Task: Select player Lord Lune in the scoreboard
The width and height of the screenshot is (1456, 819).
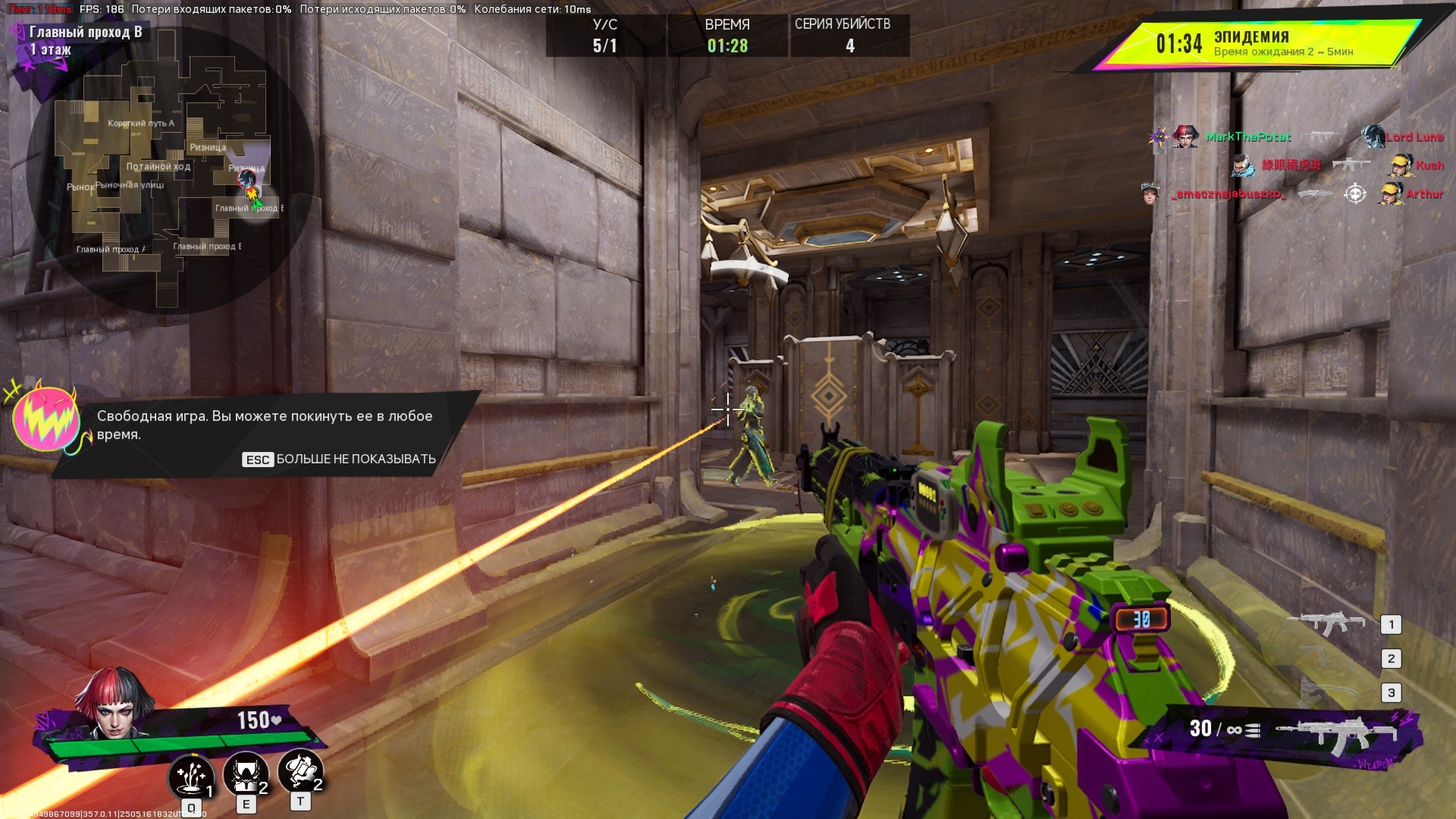Action: (x=1414, y=137)
